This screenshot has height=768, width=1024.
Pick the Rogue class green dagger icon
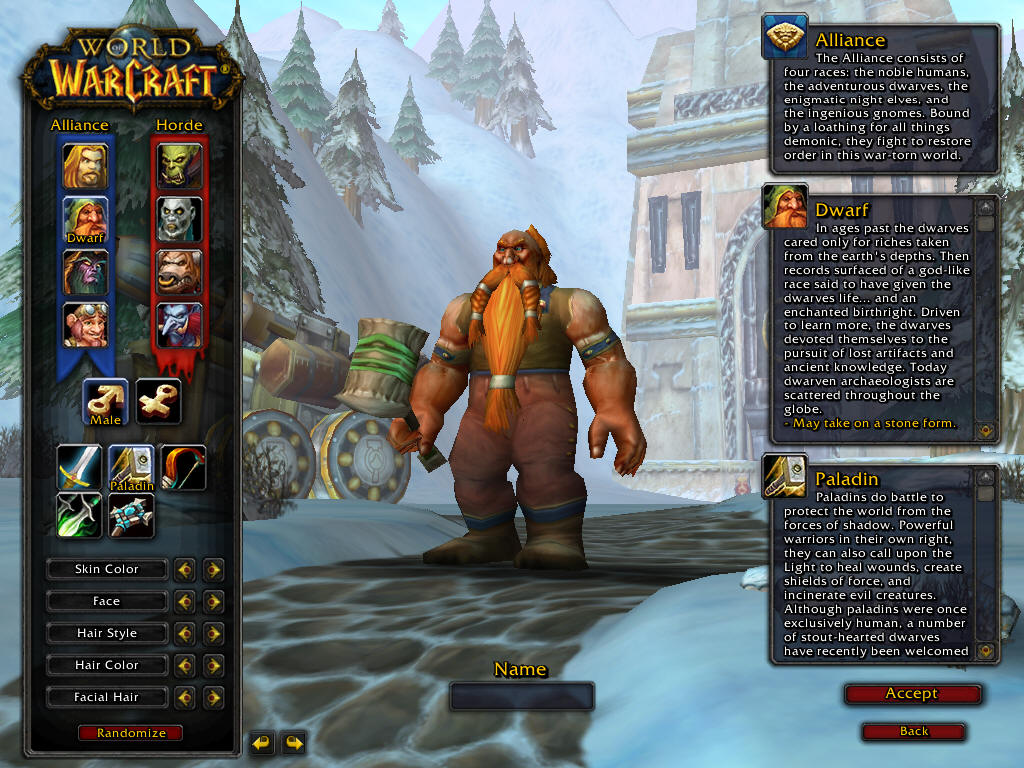80,515
